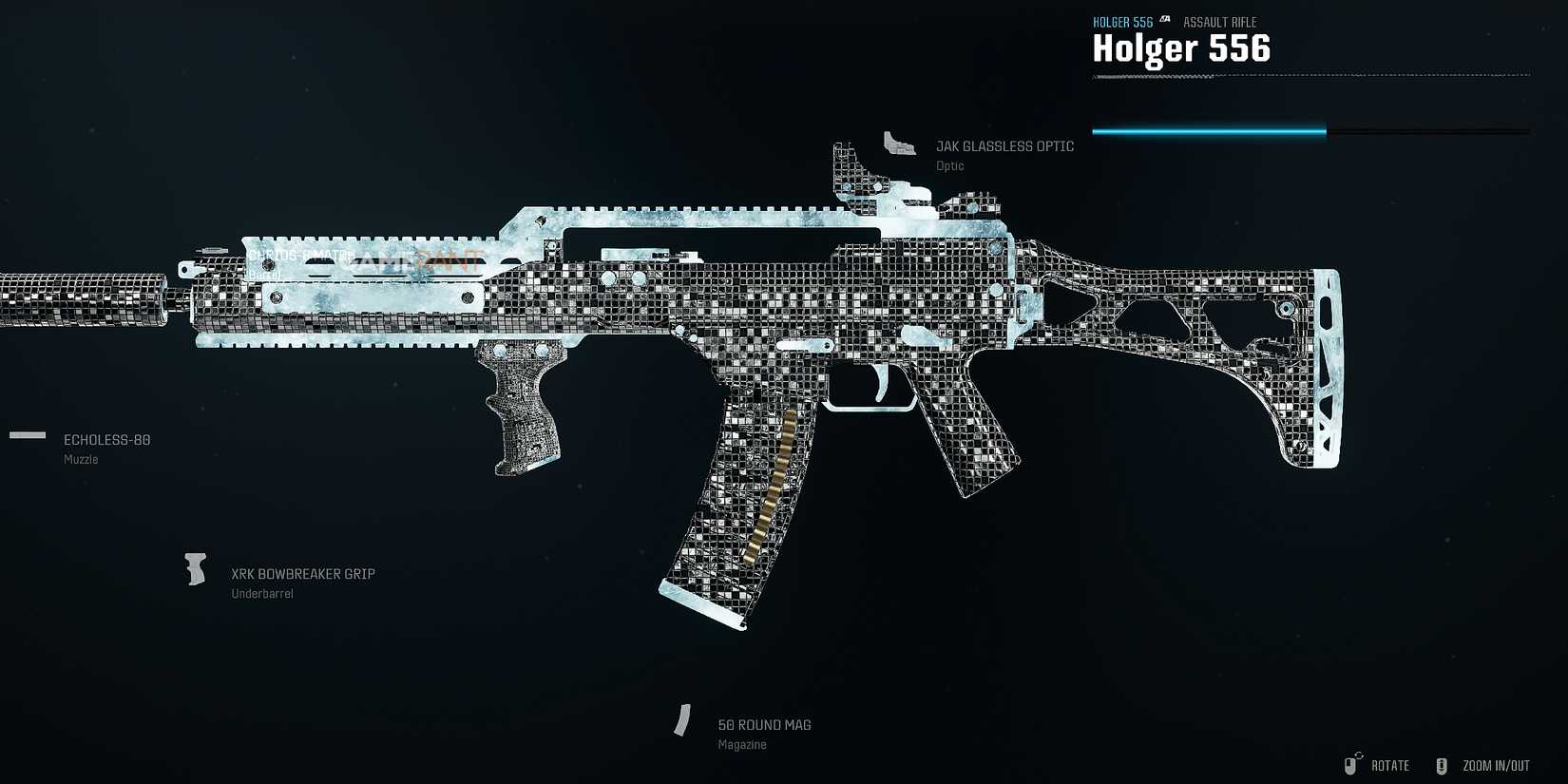Select the XRK BOWBREAKER GRIP underbarrel label
Viewport: 1568px width, 784px height.
coord(302,573)
